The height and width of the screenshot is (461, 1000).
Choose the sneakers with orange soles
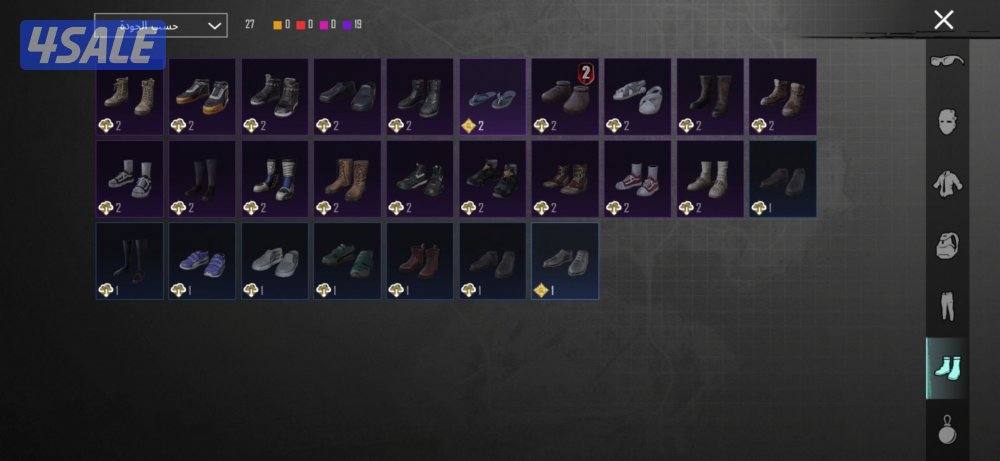(201, 96)
